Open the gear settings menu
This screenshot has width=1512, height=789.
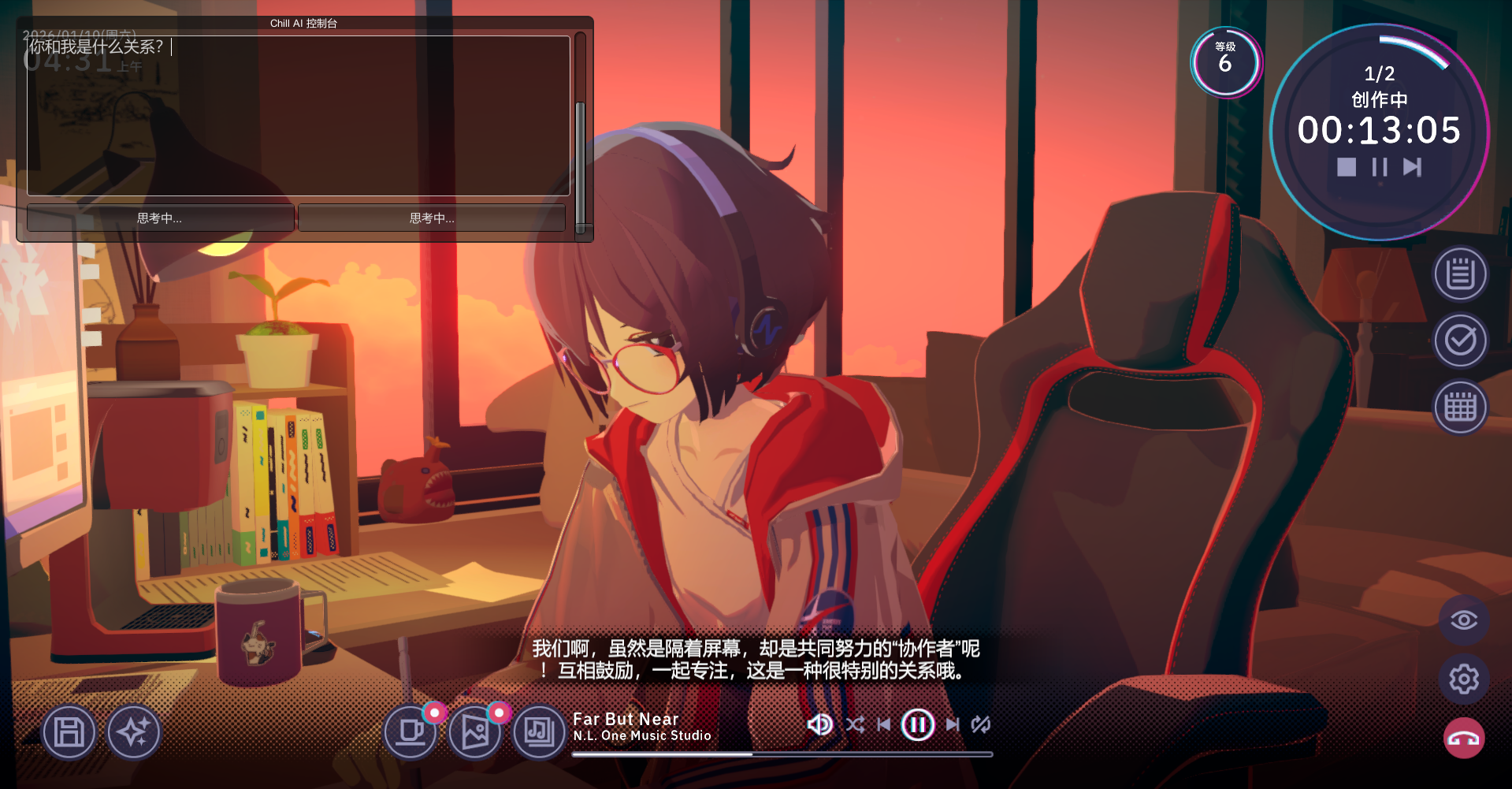[1463, 679]
